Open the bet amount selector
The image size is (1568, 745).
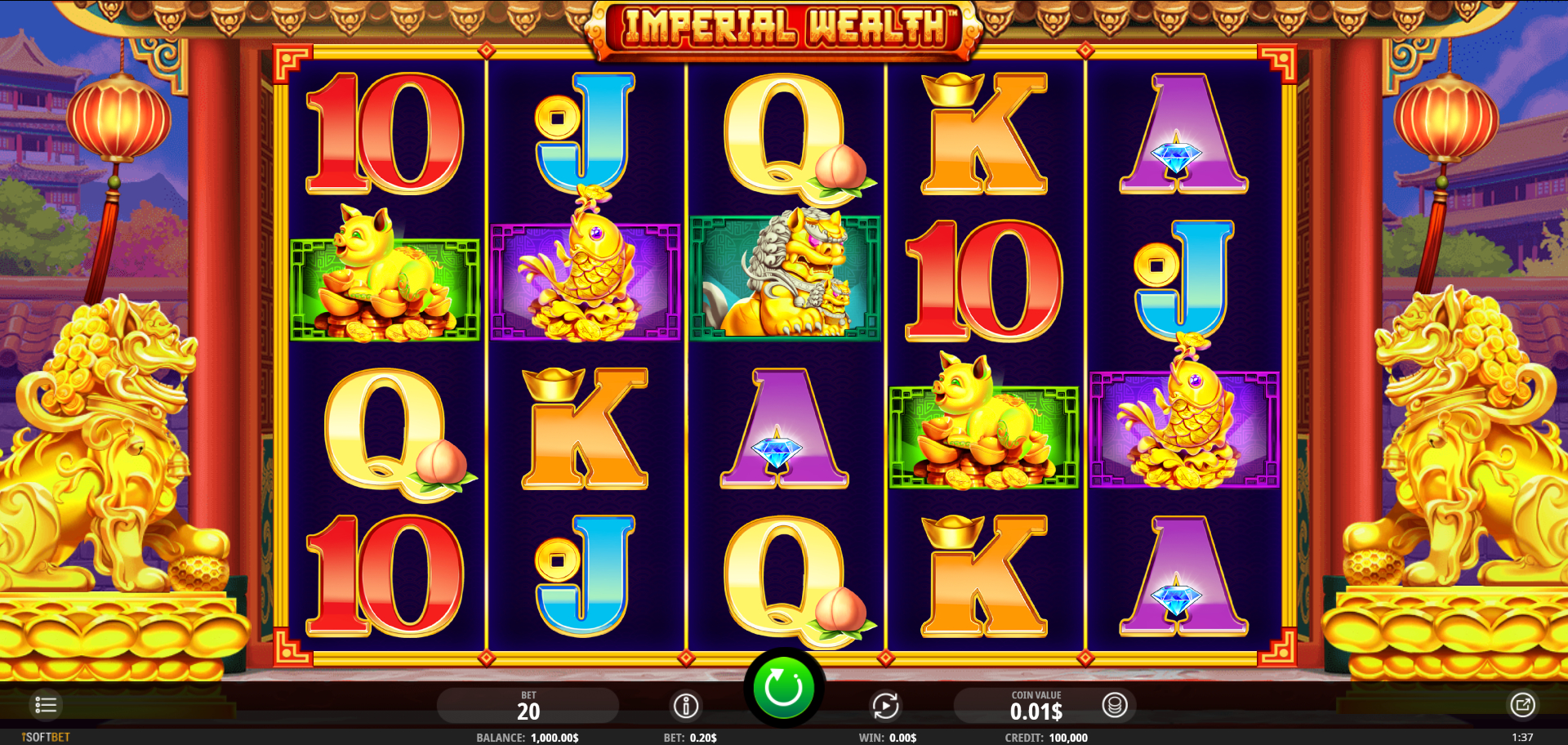tap(528, 706)
